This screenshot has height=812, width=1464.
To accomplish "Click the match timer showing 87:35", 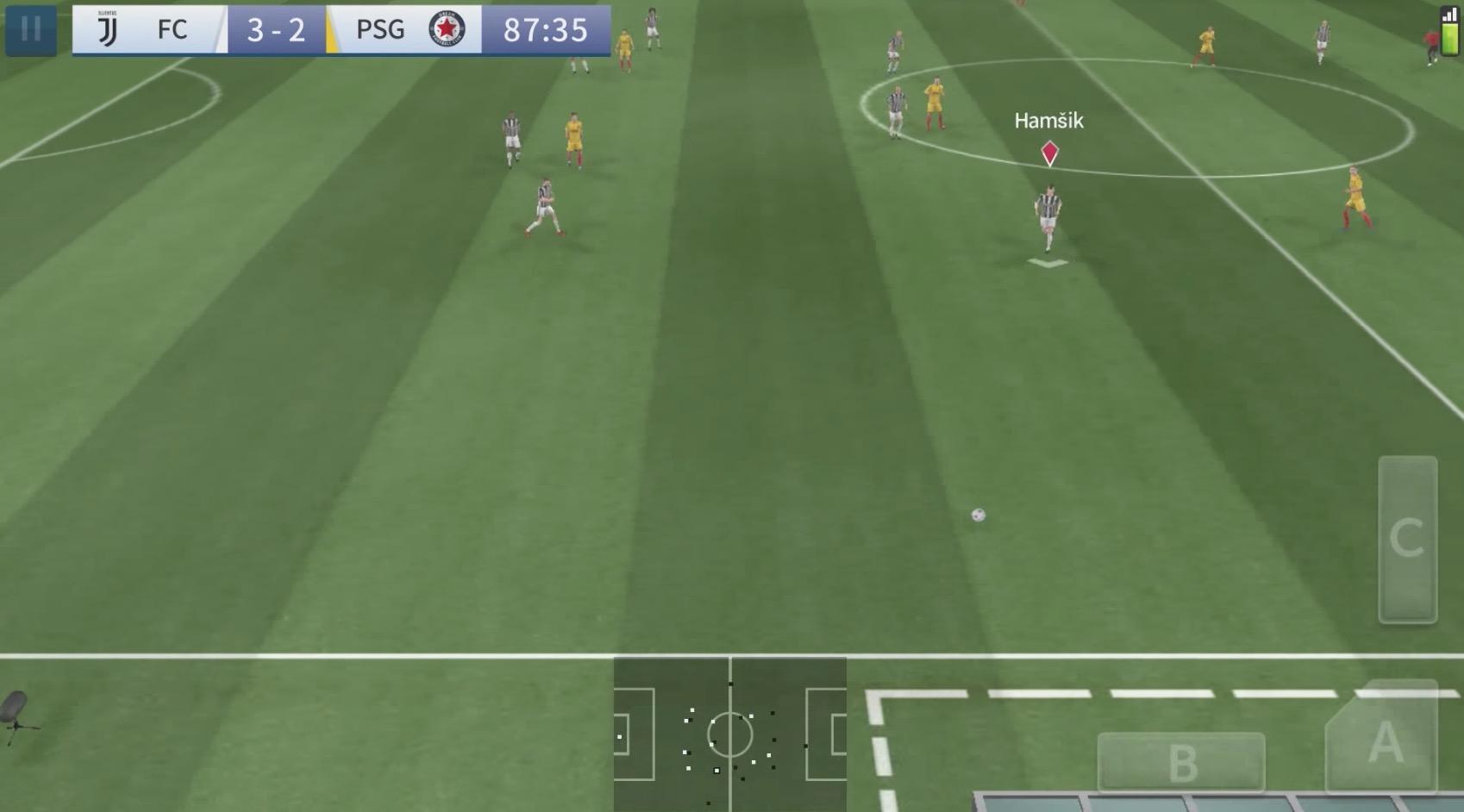I will (542, 28).
